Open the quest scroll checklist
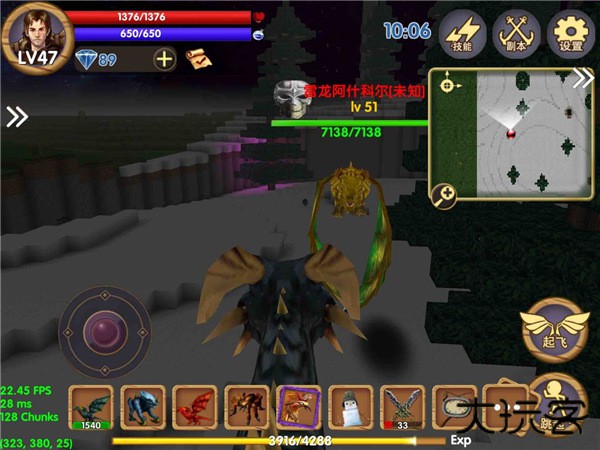600x450 pixels. point(198,59)
